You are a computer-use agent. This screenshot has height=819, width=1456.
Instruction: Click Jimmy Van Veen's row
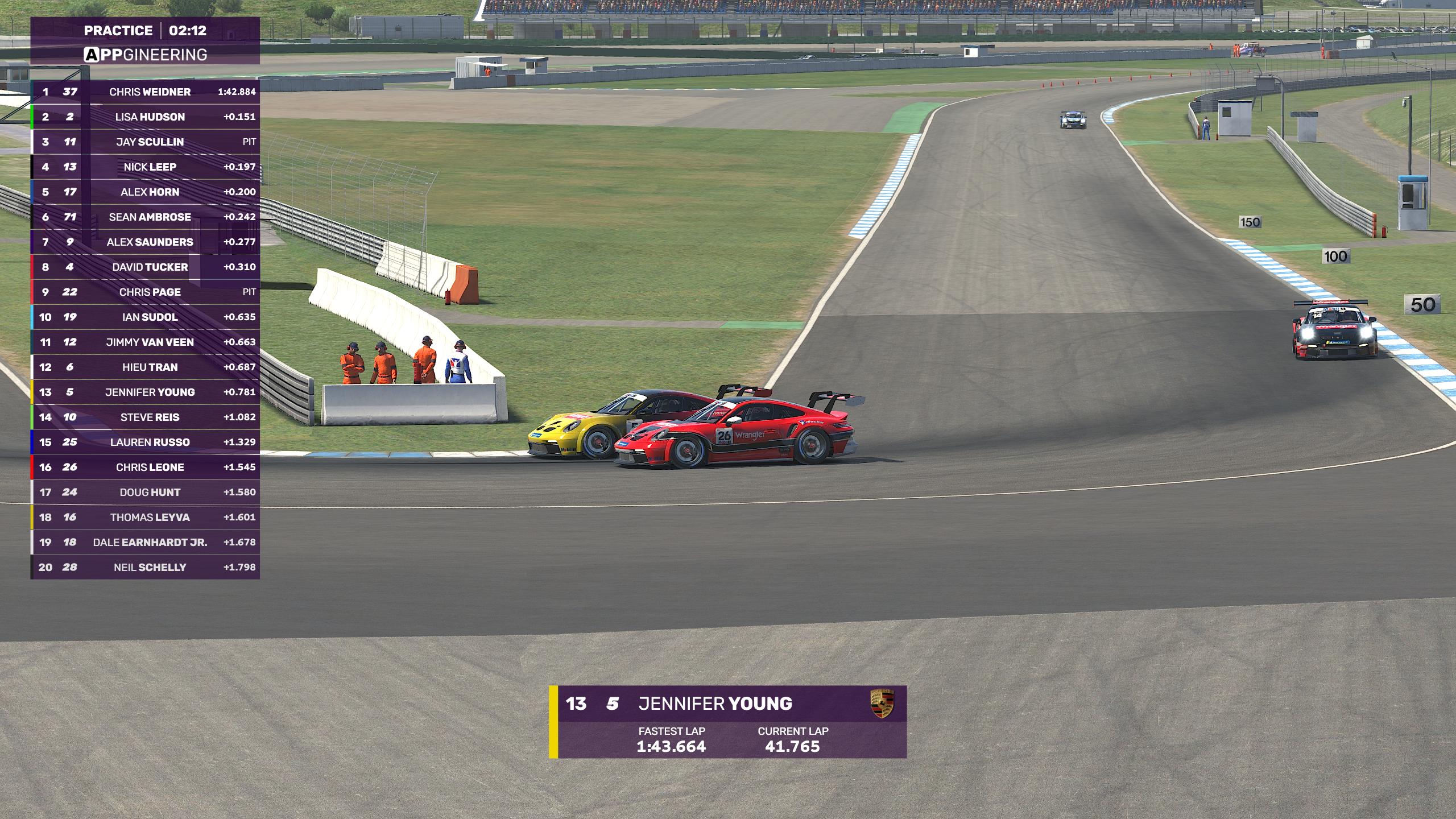click(x=150, y=342)
